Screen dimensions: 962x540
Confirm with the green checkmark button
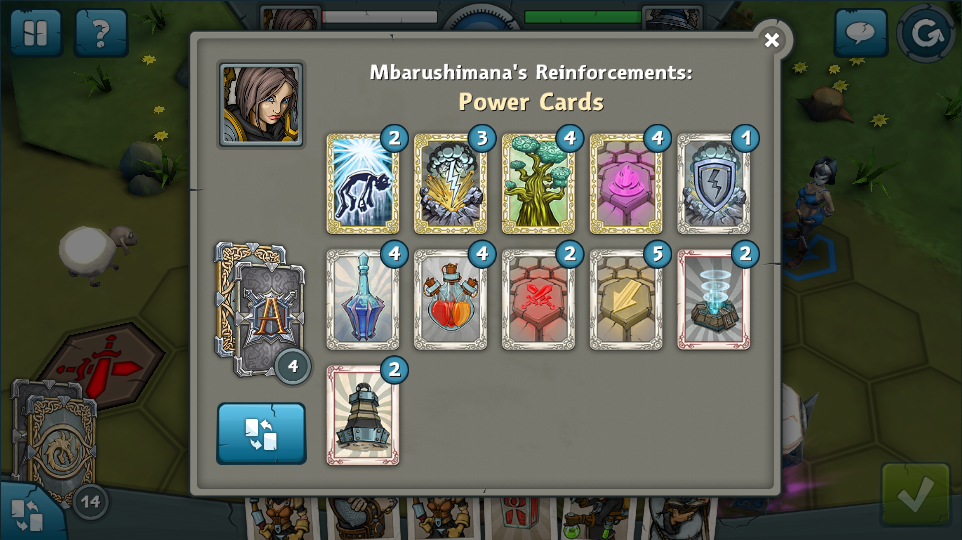tap(915, 493)
